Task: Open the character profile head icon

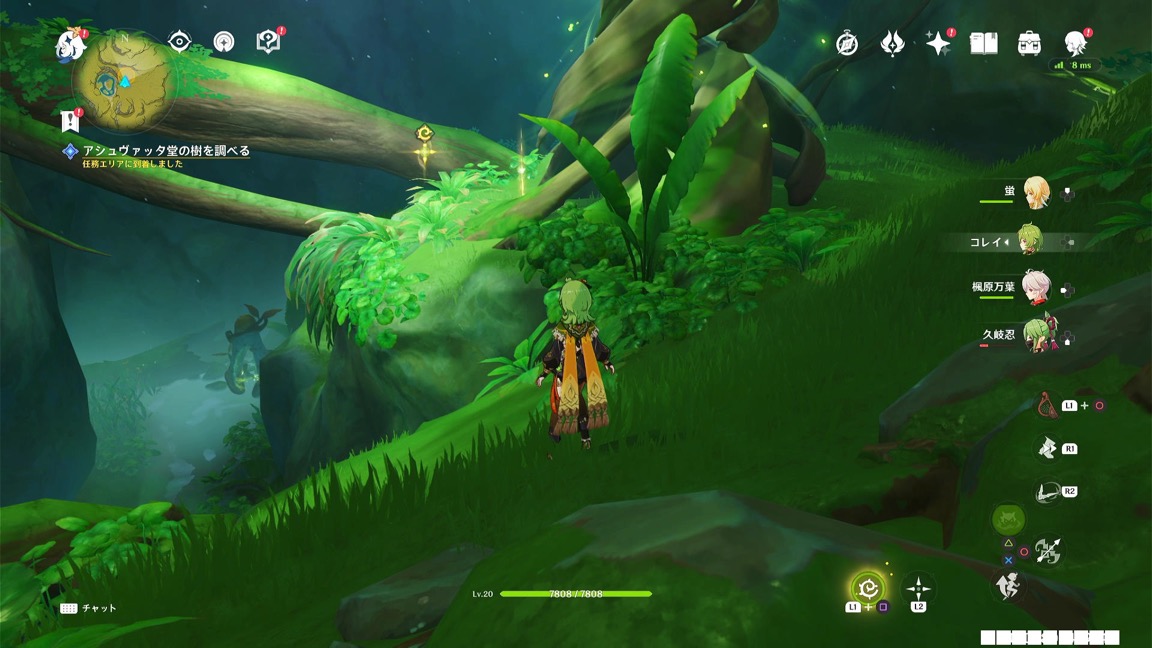Action: pyautogui.click(x=1076, y=44)
